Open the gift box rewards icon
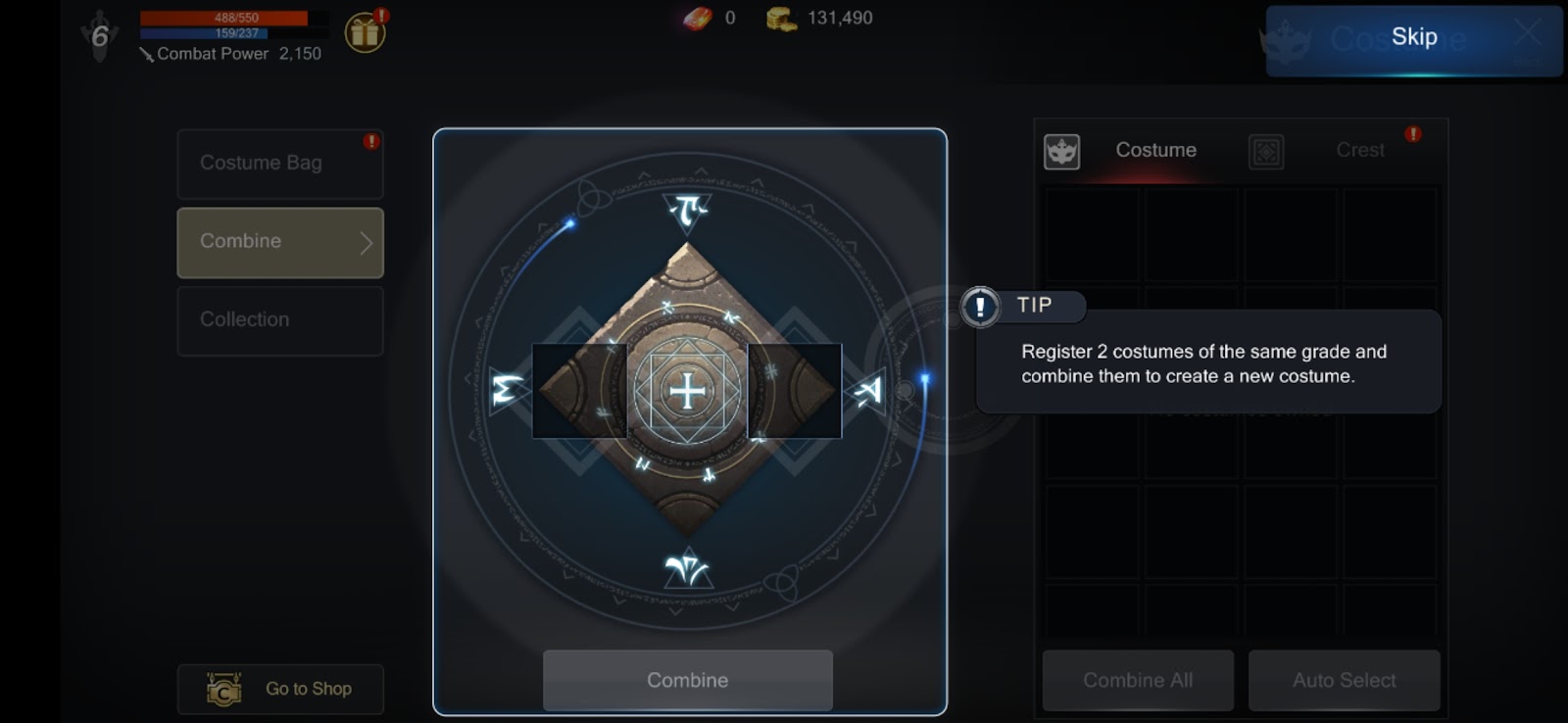 click(x=365, y=33)
